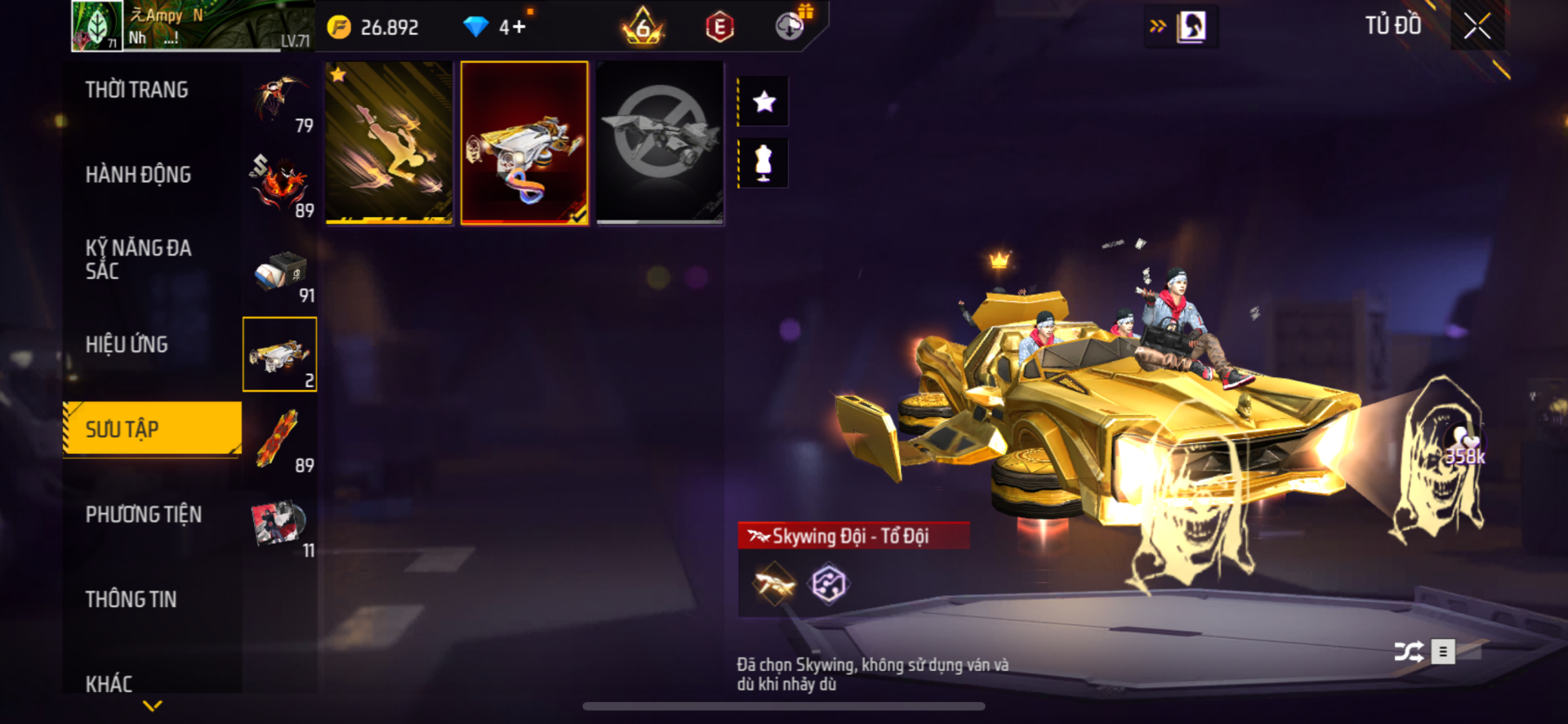Add diamonds with the plus button
This screenshot has width=1568, height=724.
pos(519,28)
